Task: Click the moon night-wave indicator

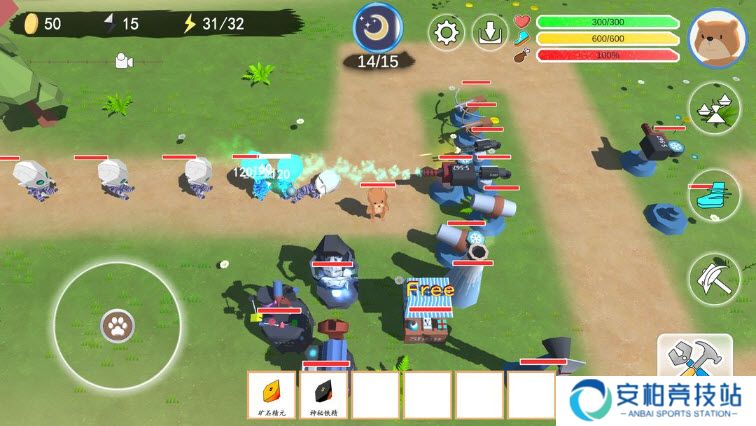Action: (378, 28)
